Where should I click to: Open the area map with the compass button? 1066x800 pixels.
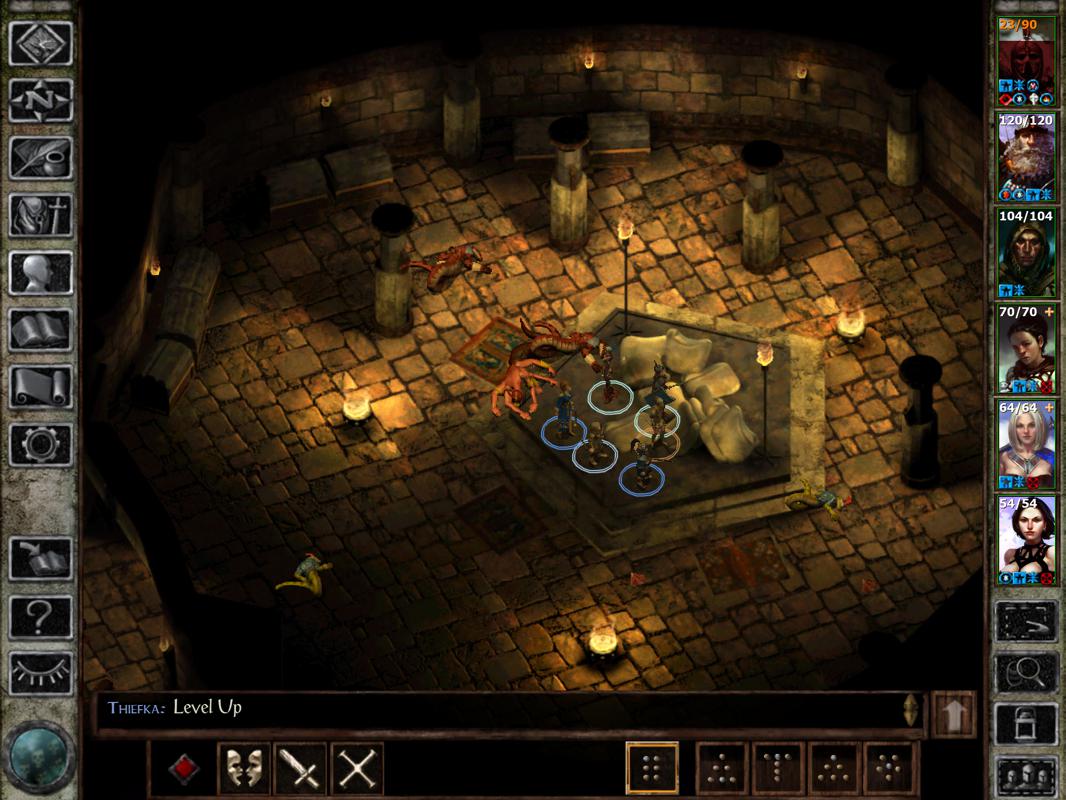(41, 100)
